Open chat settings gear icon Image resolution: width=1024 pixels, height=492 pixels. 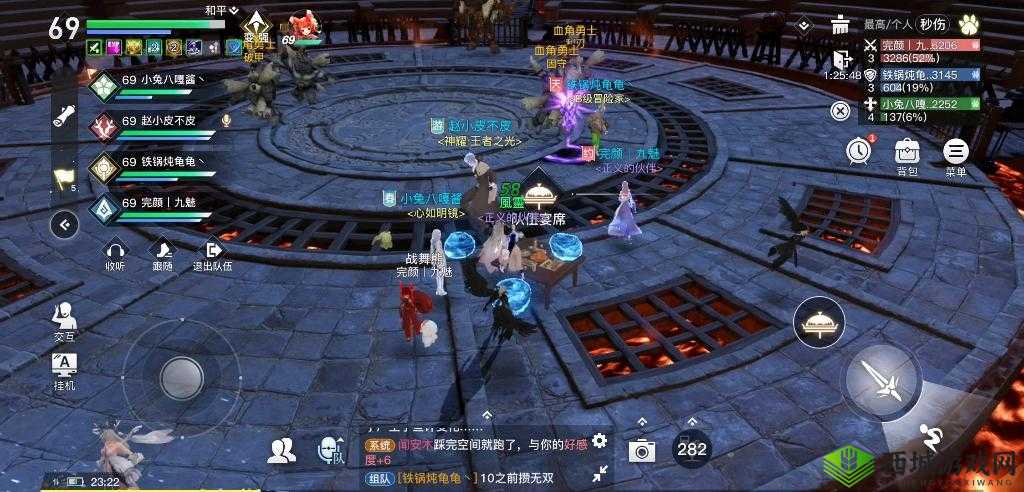(x=599, y=440)
